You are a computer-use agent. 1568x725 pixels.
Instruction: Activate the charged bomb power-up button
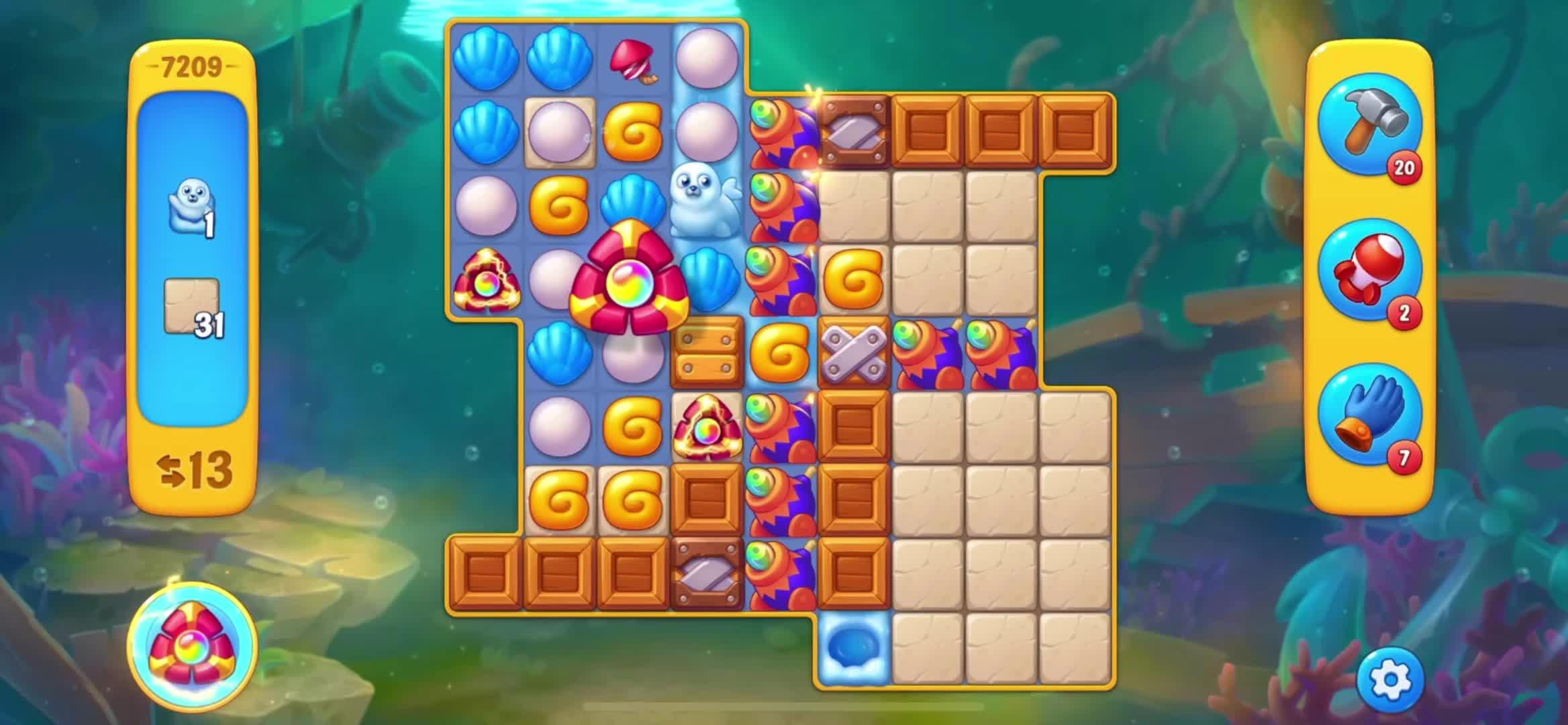(x=192, y=646)
